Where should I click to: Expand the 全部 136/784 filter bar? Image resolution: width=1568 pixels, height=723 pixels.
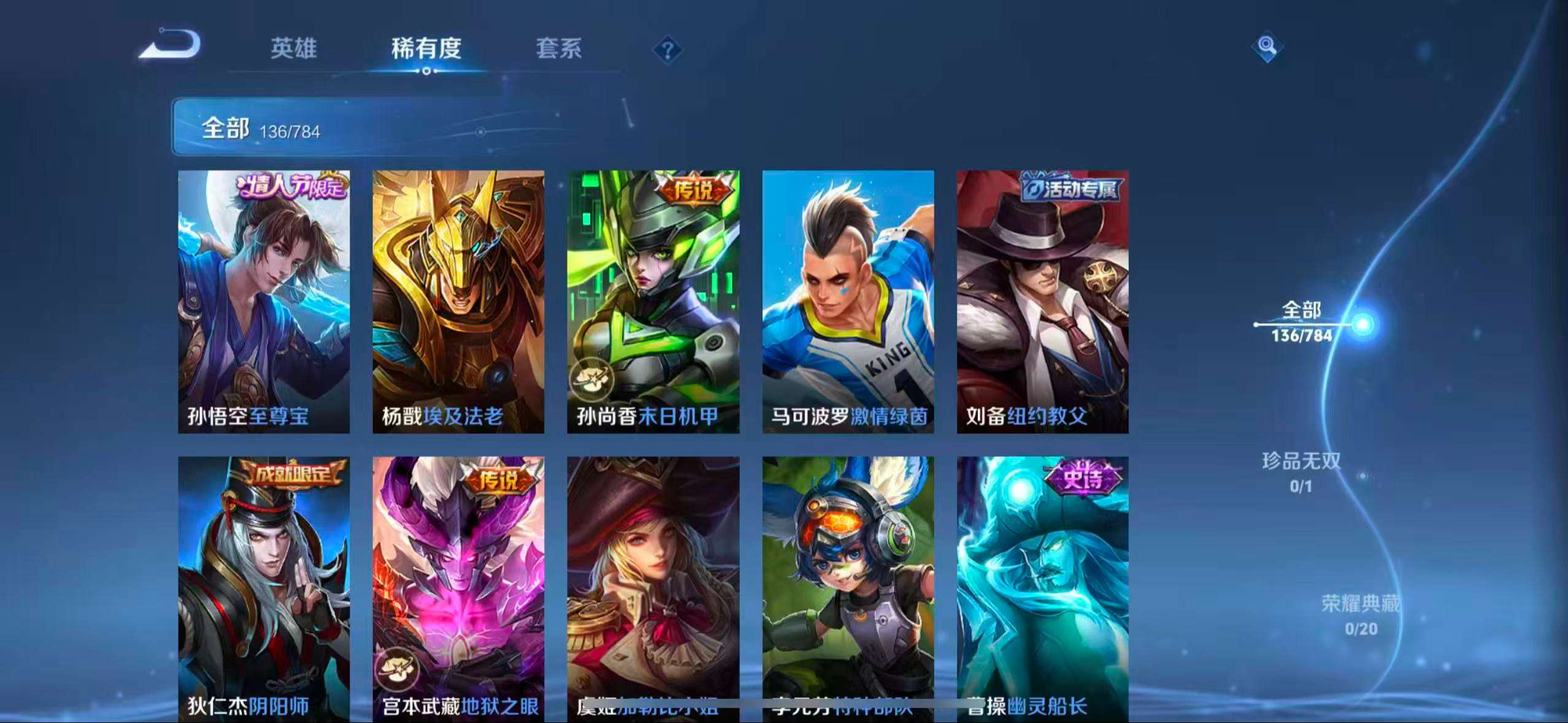click(258, 127)
